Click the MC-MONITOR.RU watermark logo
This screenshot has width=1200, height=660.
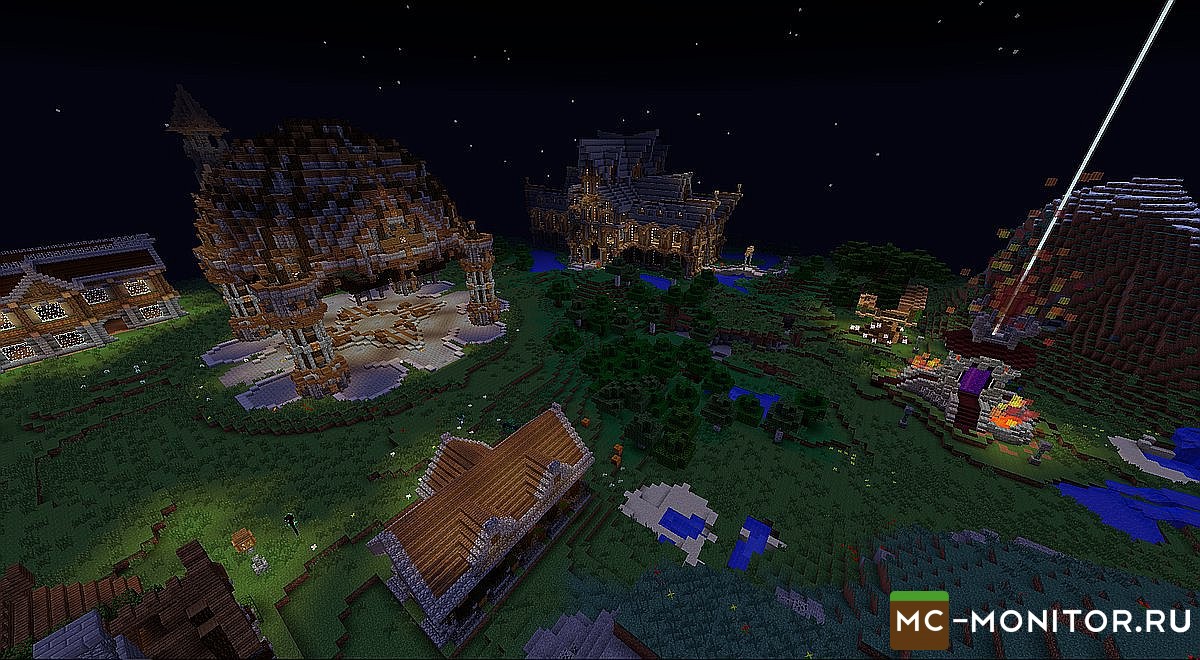[1040, 620]
